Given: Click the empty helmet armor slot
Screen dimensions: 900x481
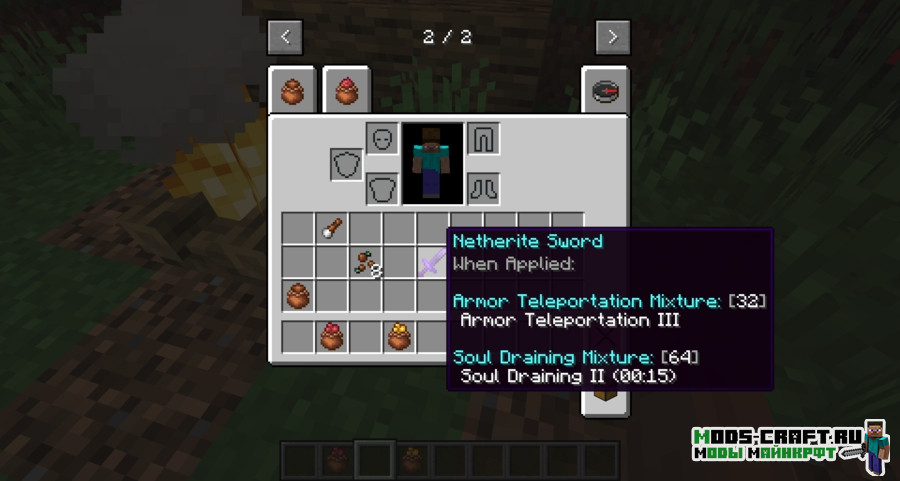Looking at the screenshot, I should (382, 139).
